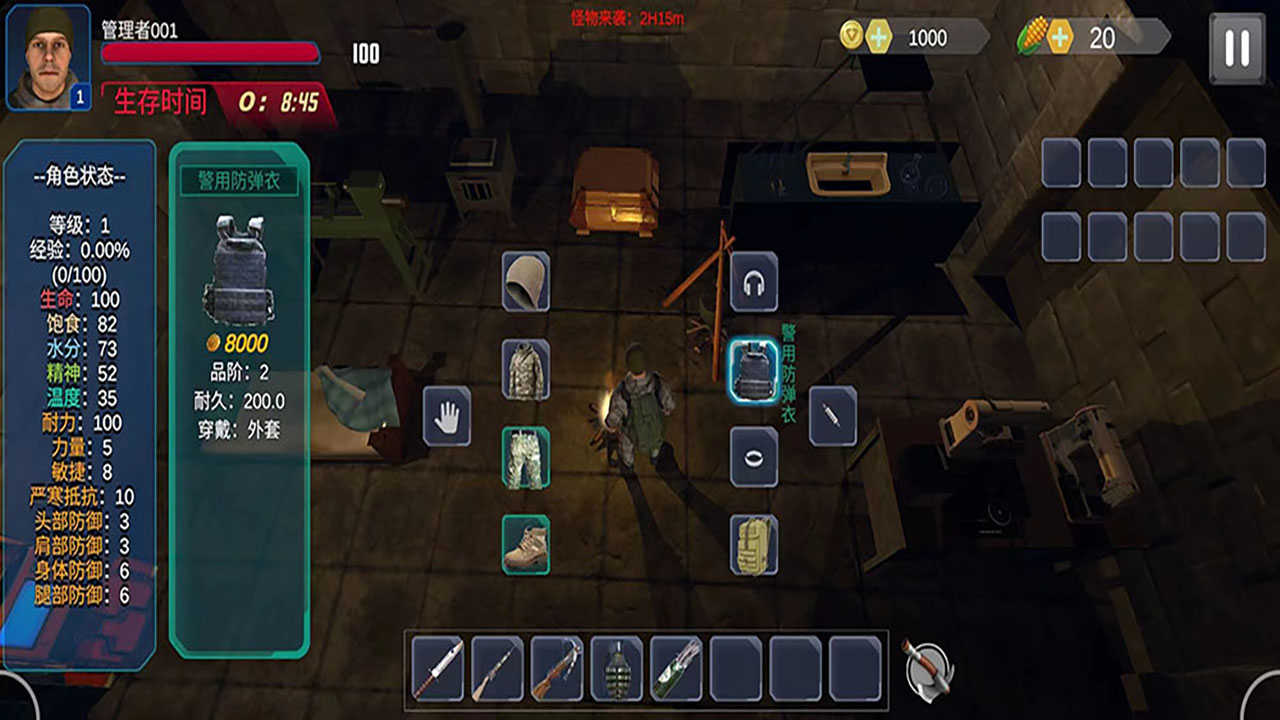
Task: Open the ring accessory slot
Action: (754, 458)
